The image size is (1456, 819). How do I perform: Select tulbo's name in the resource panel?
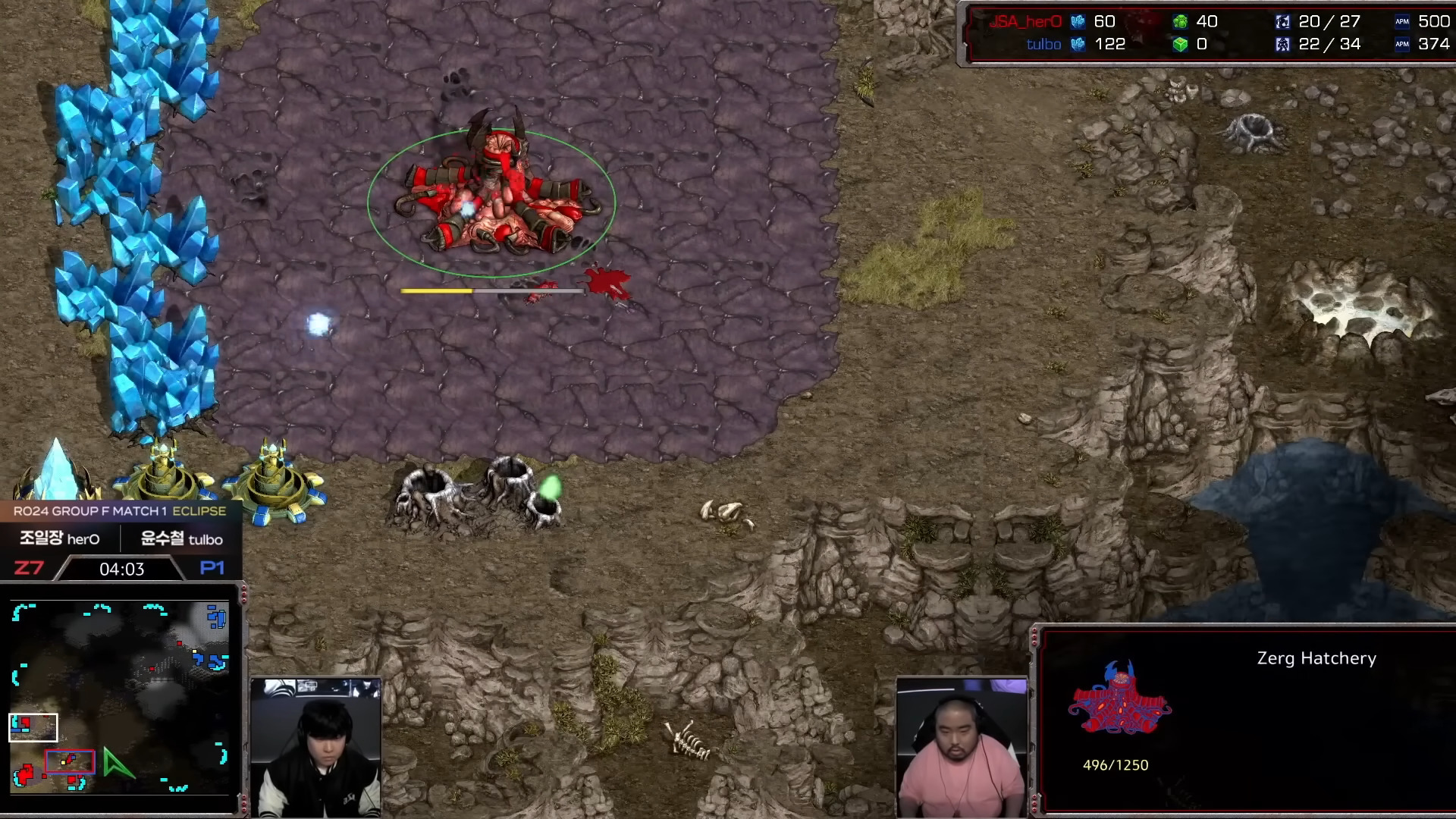click(1043, 45)
